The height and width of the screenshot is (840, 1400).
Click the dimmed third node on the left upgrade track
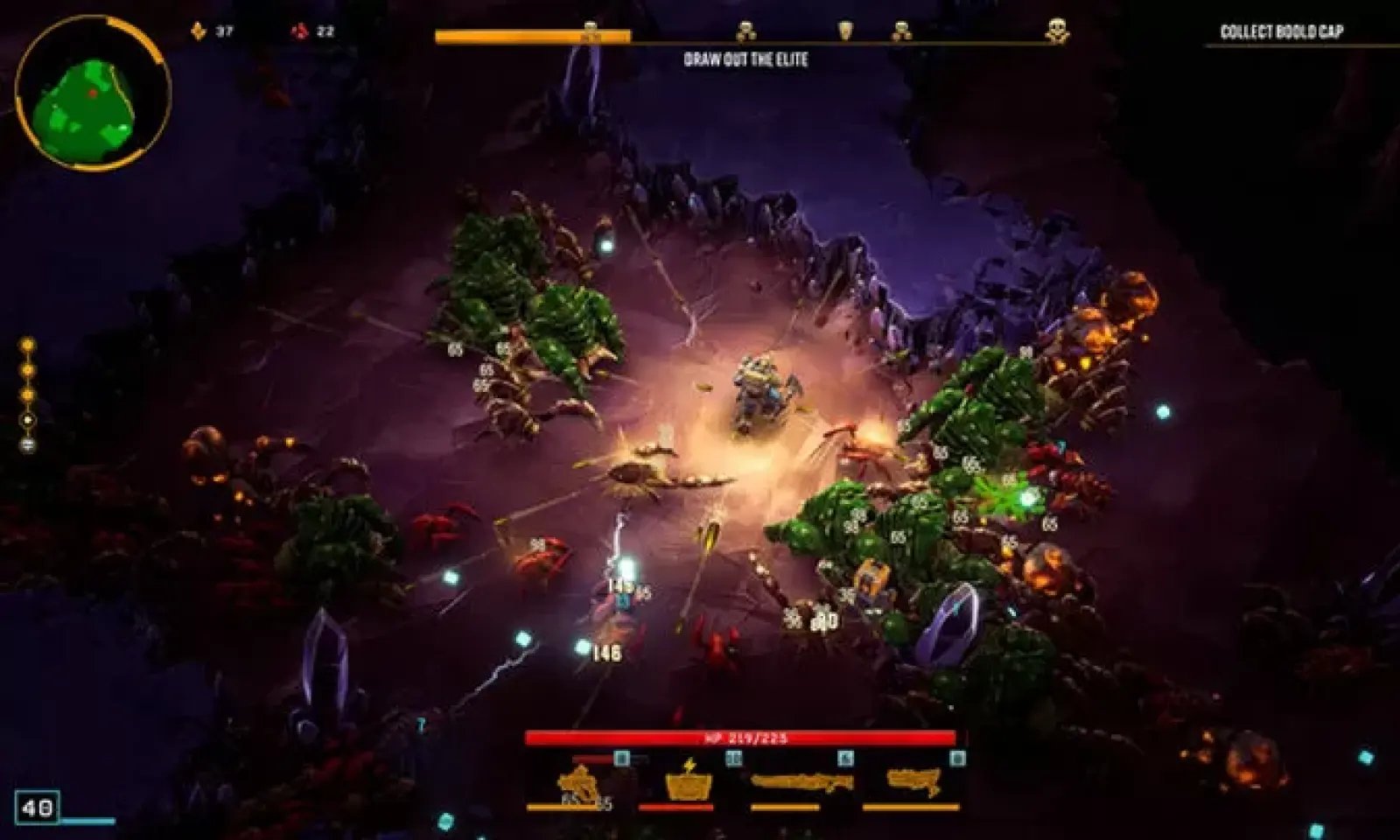point(27,394)
